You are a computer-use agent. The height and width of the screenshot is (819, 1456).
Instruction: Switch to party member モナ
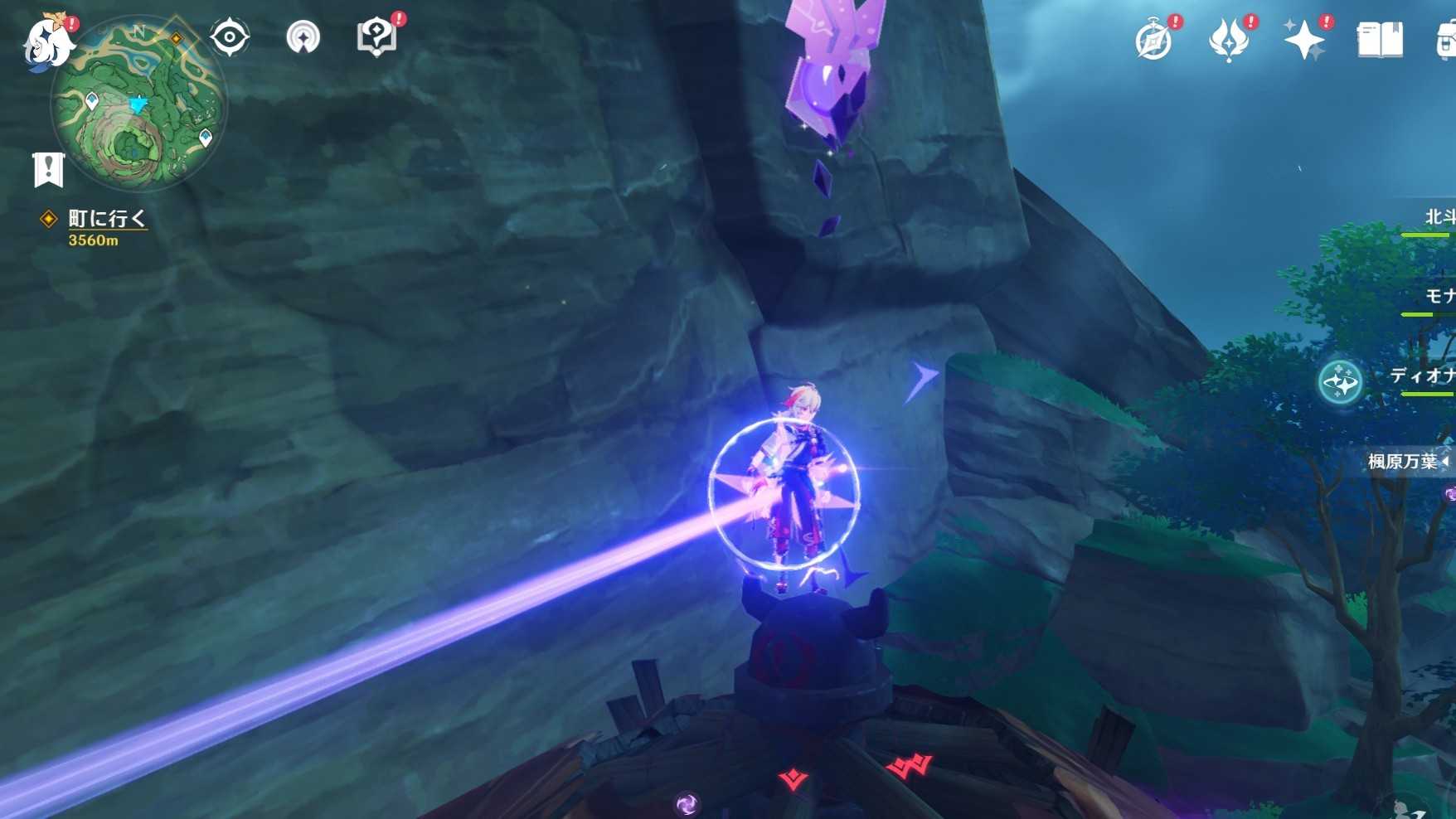pos(1439,297)
